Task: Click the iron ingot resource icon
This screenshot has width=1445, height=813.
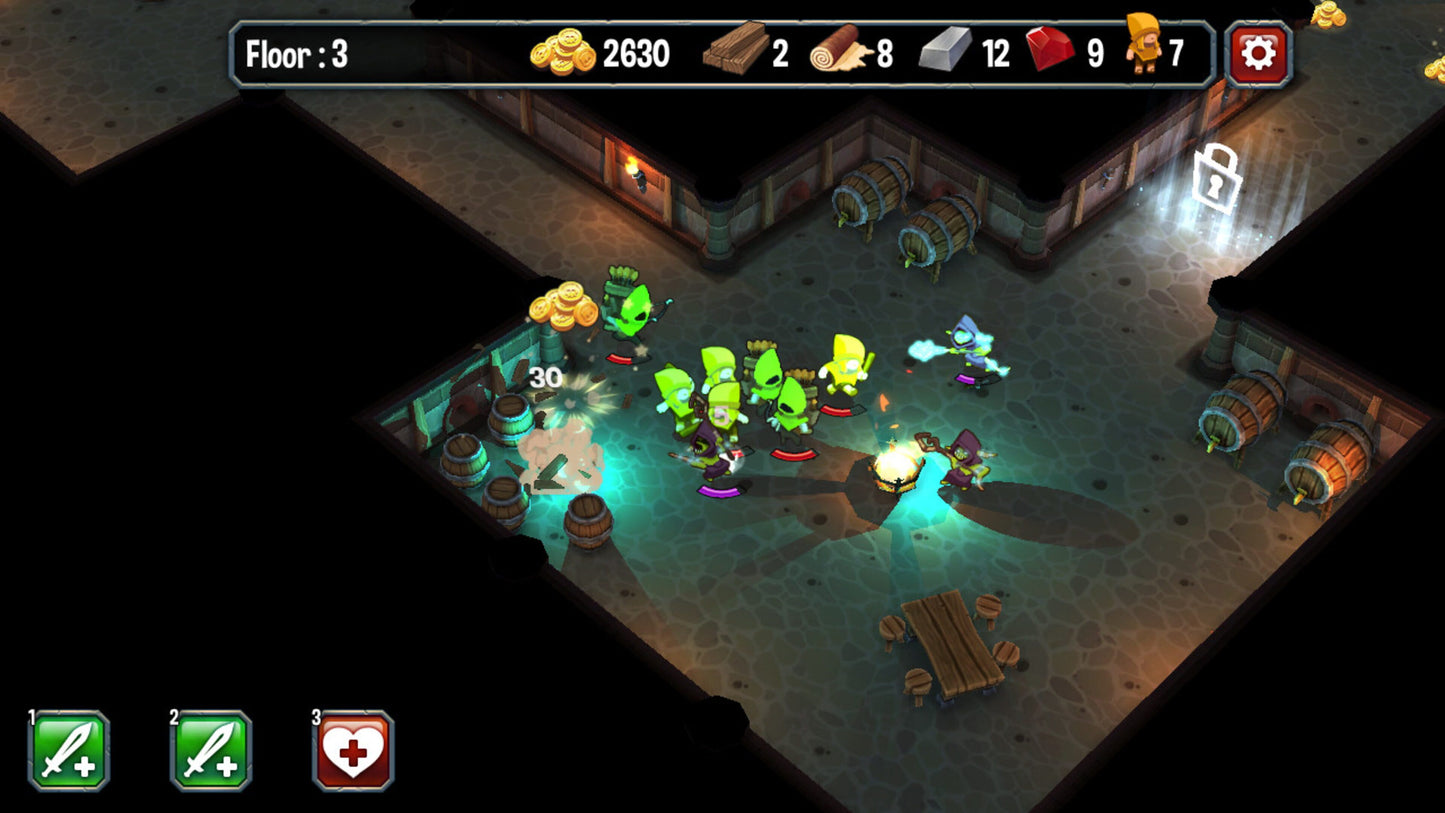Action: click(x=944, y=50)
